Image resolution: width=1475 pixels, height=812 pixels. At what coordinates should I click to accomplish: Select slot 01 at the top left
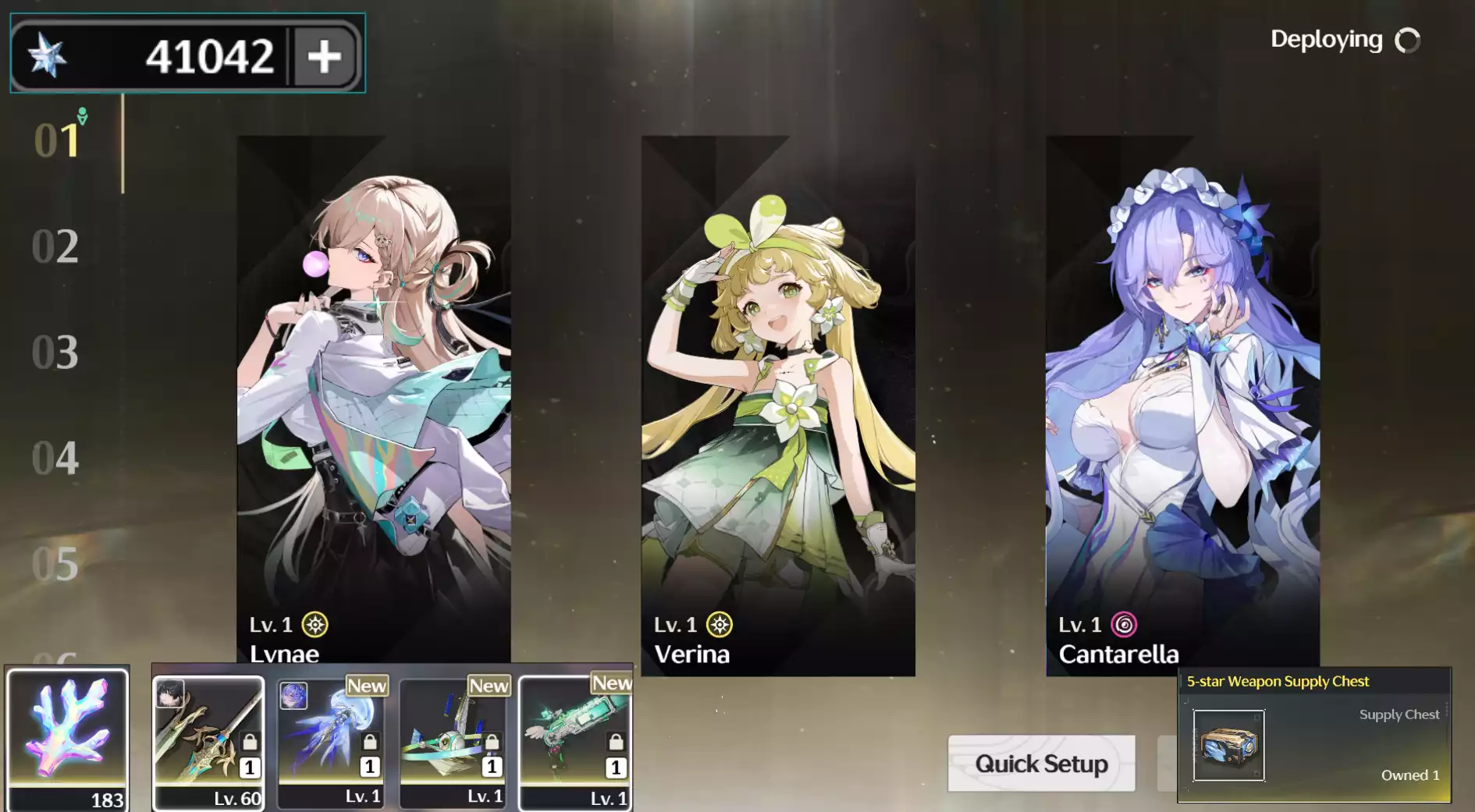55,142
